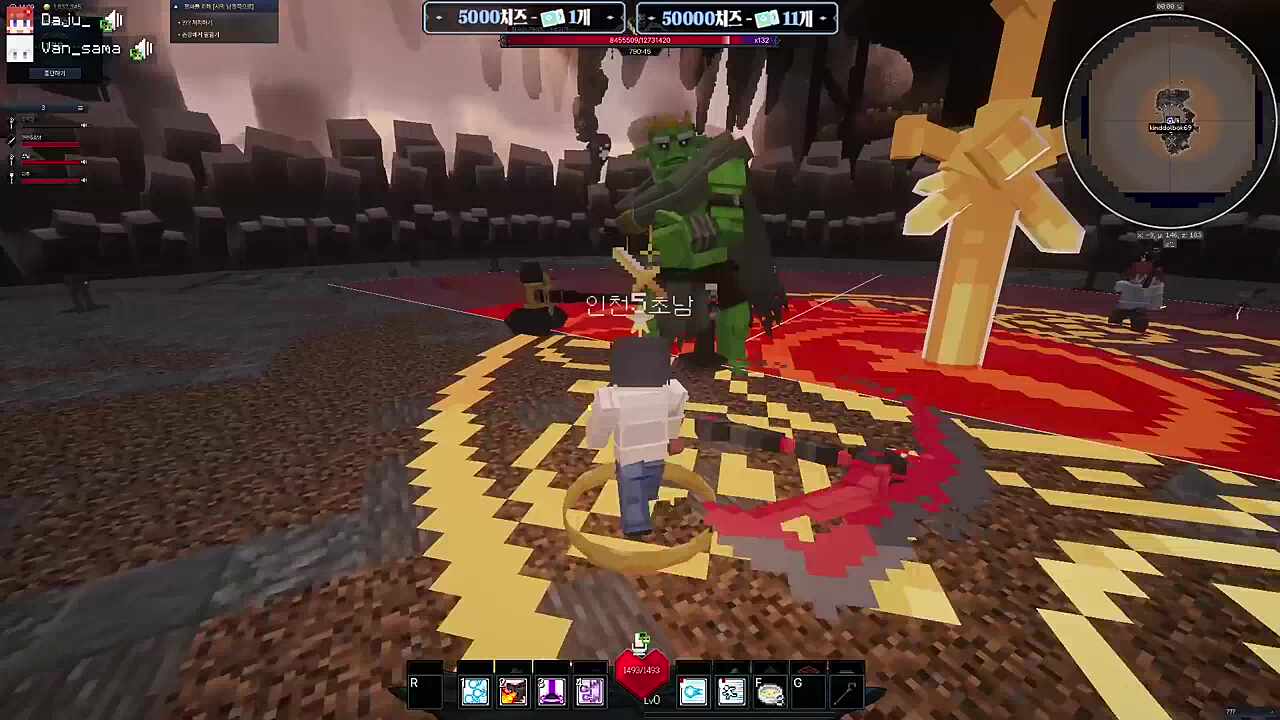Screen dimensions: 1280x720
Task: Activate the cyan comet skill icon
Action: (x=693, y=691)
